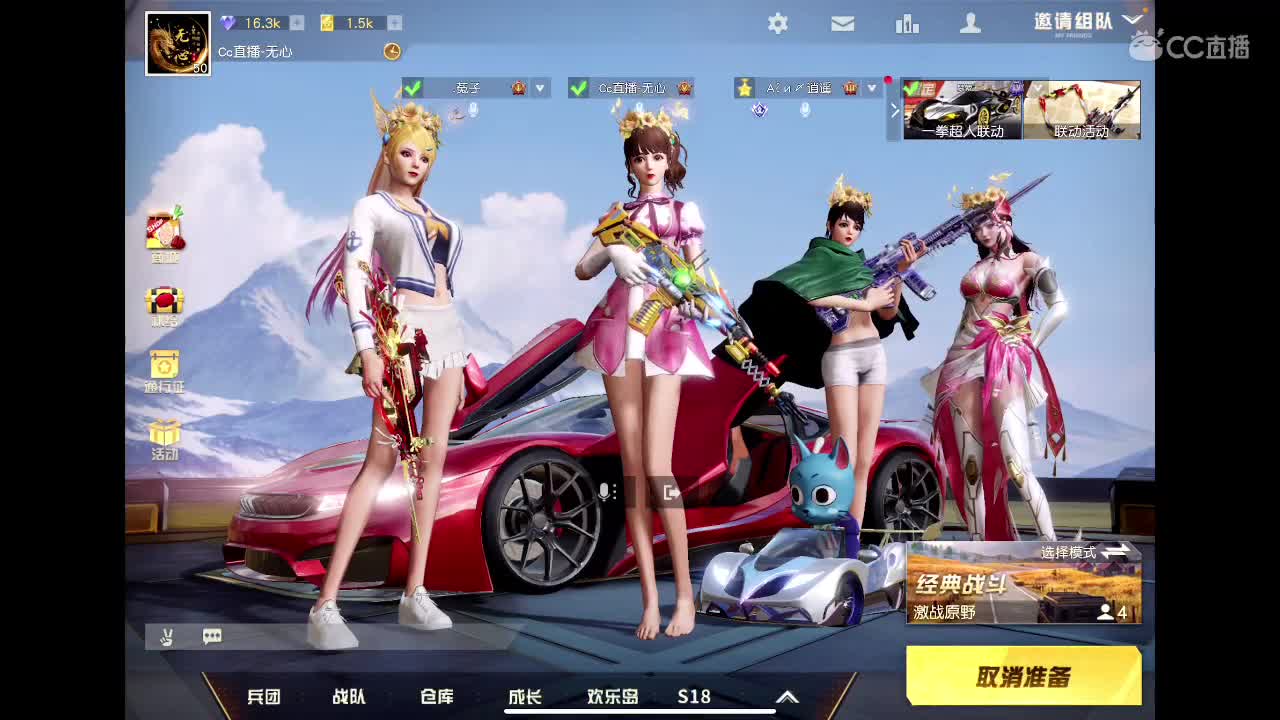Open the player profile icon near 邀请组队
1280x720 pixels.
pos(971,22)
